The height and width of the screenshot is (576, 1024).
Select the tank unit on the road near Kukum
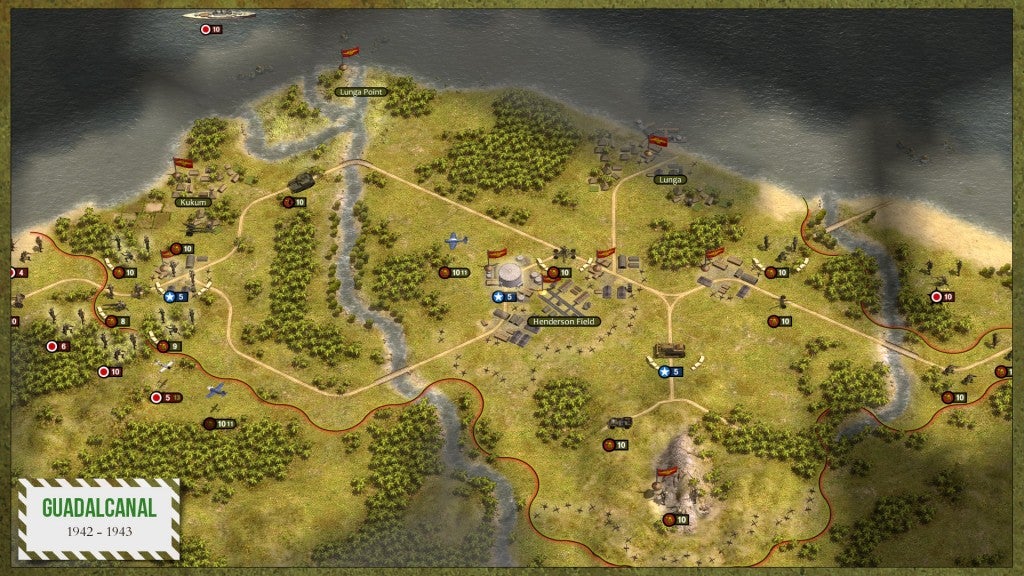coord(302,182)
